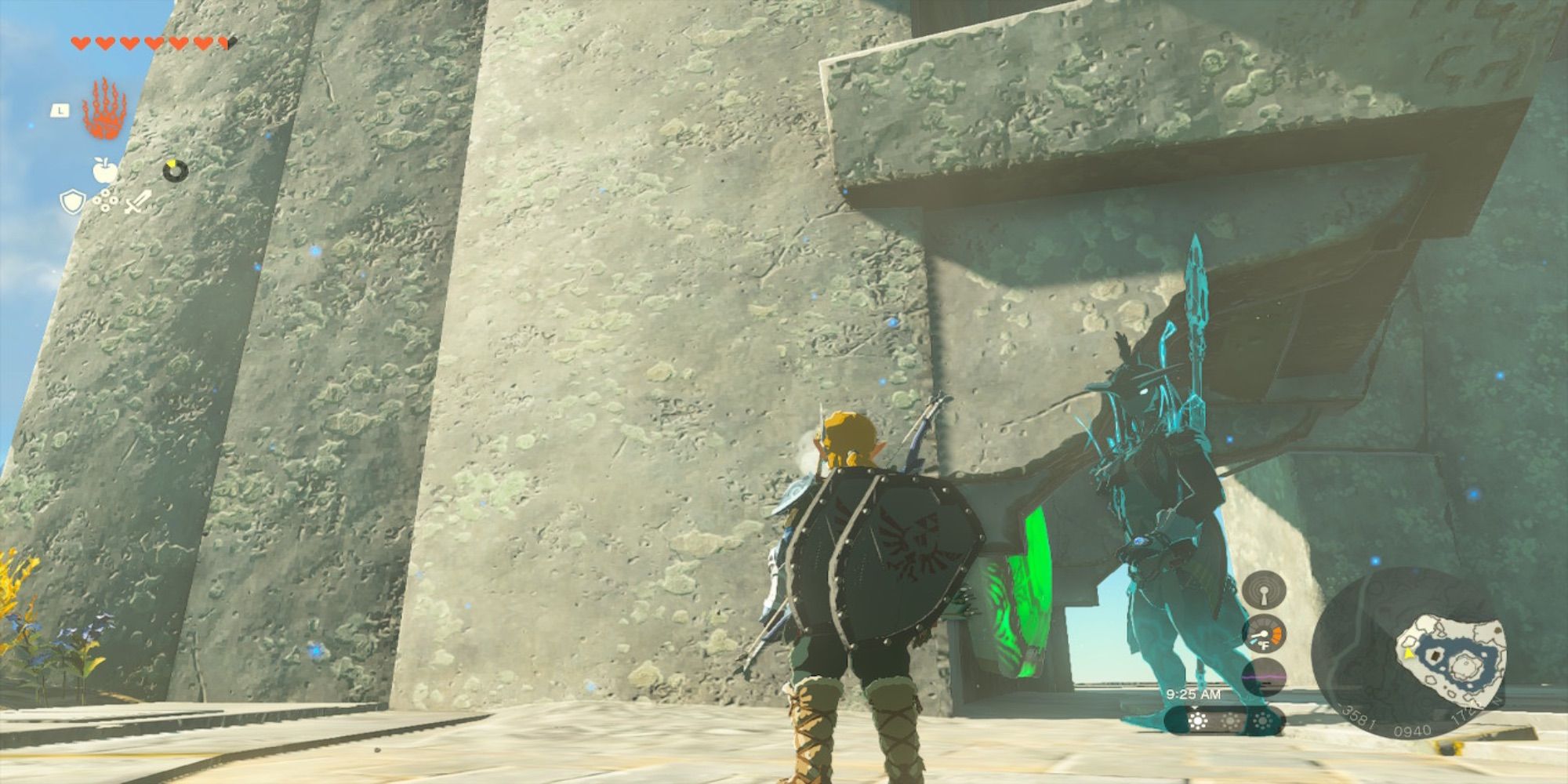The image size is (1568, 784).
Task: Select the sword weapon icon
Action: (136, 202)
